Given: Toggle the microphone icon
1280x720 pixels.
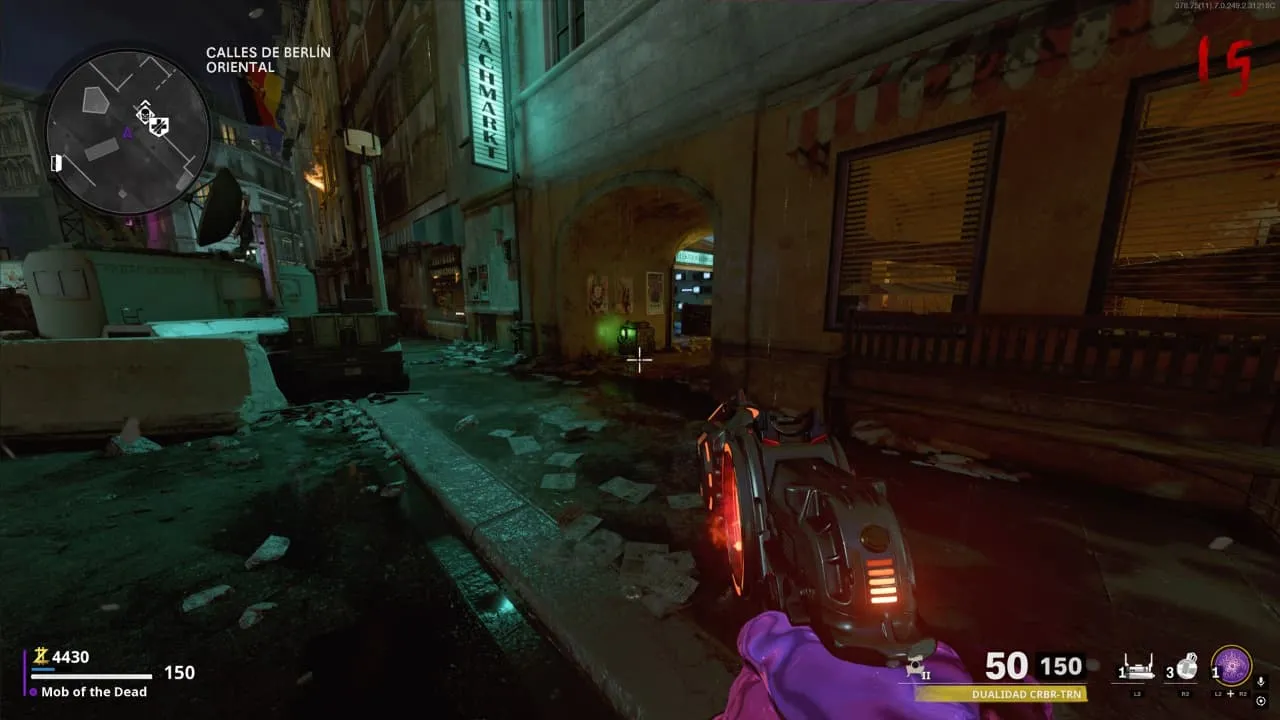Looking at the screenshot, I should 1261,682.
